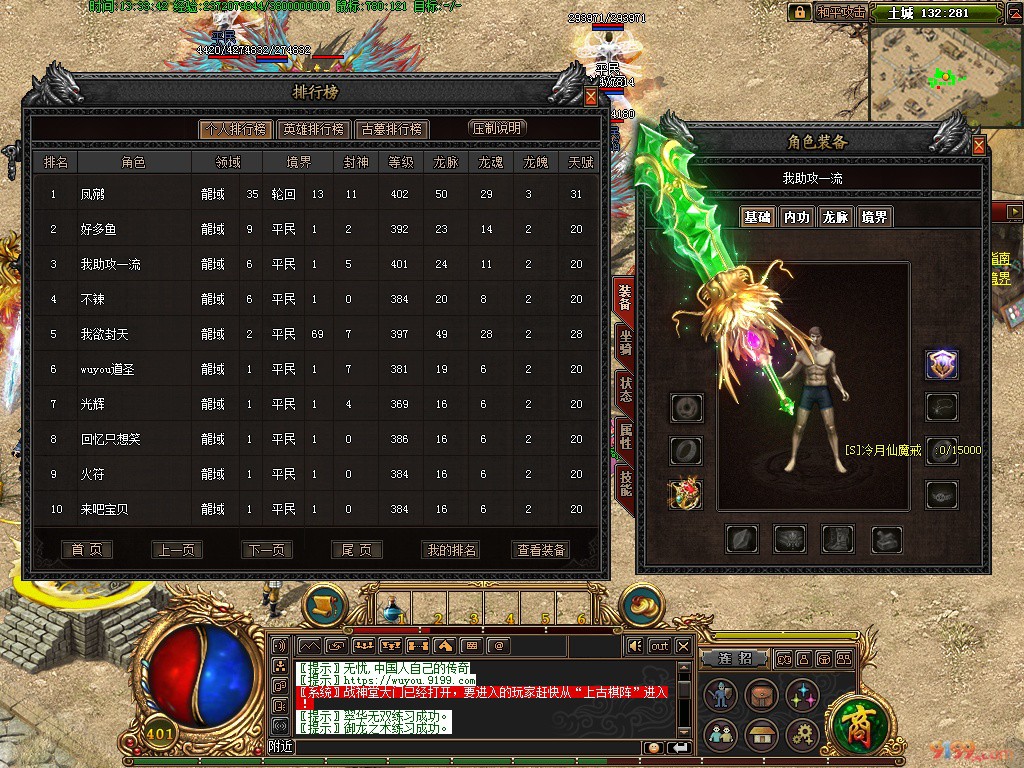Open the 古墓排行榜 tab
The image size is (1024, 768).
click(x=391, y=129)
